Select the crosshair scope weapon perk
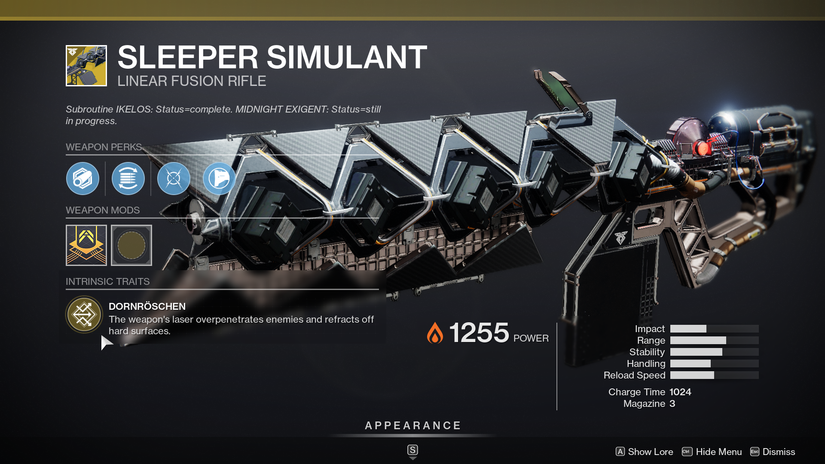 click(x=172, y=179)
